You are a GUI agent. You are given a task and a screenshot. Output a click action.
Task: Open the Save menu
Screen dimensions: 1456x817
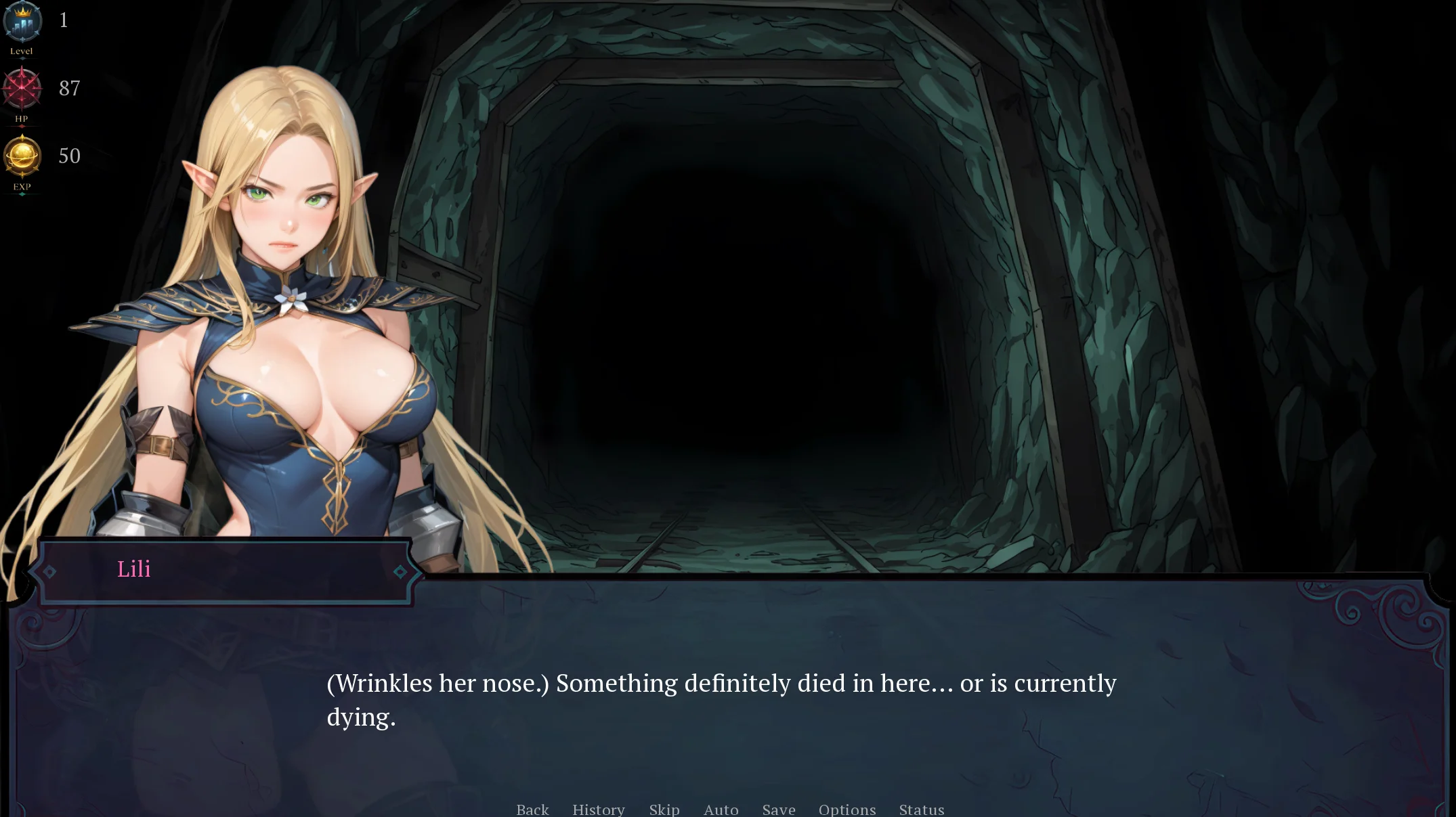tap(778, 809)
